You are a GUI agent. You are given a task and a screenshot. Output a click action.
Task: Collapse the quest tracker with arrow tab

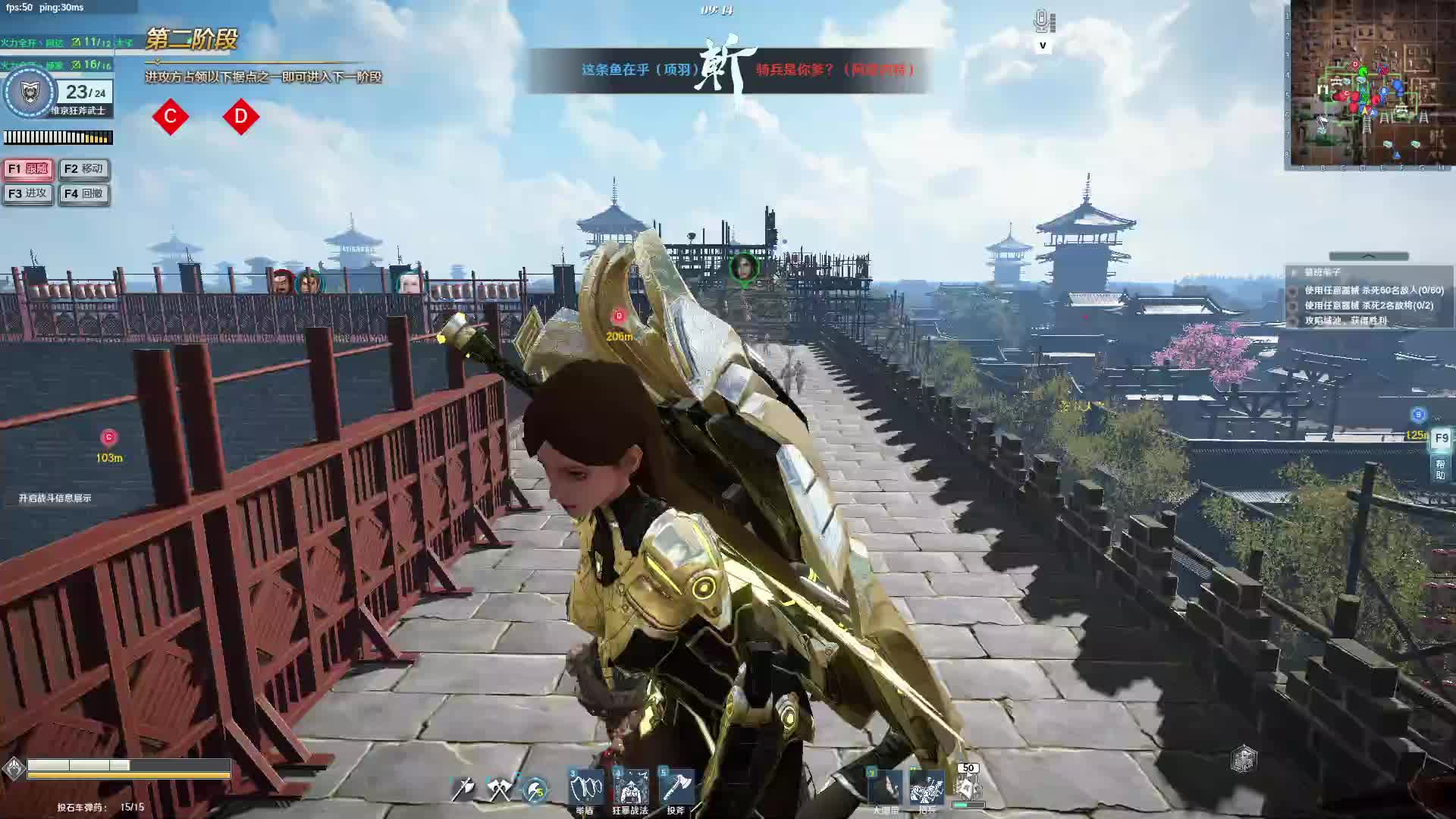point(1368,256)
